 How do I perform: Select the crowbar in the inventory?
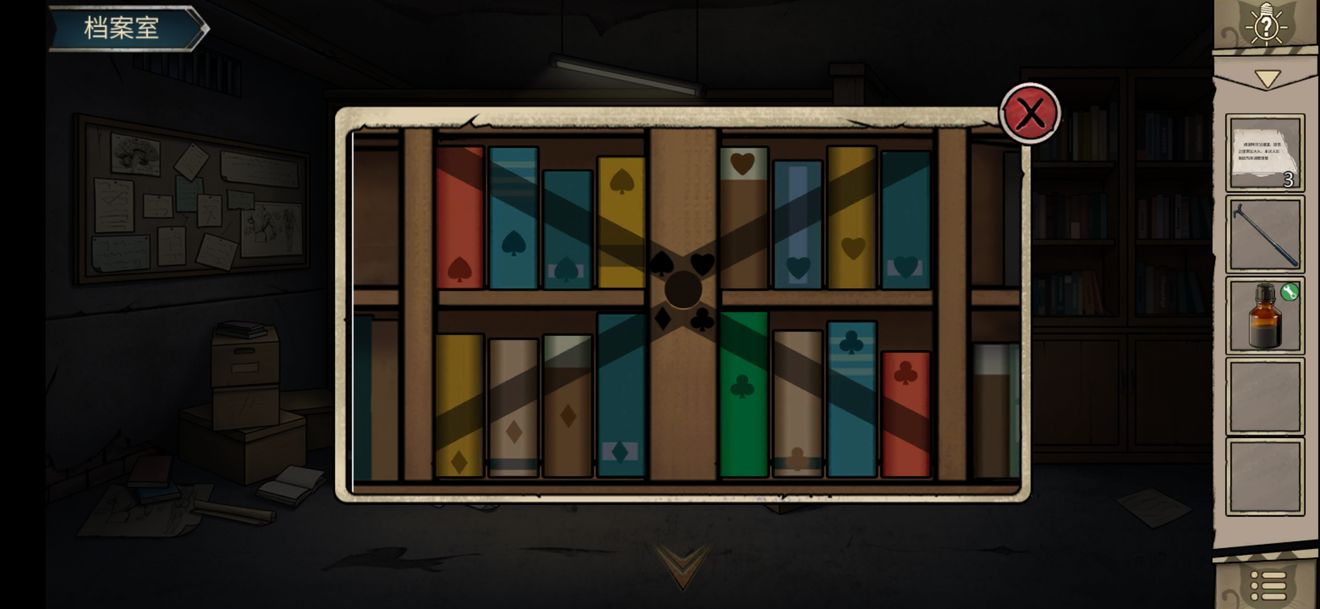tap(1265, 234)
